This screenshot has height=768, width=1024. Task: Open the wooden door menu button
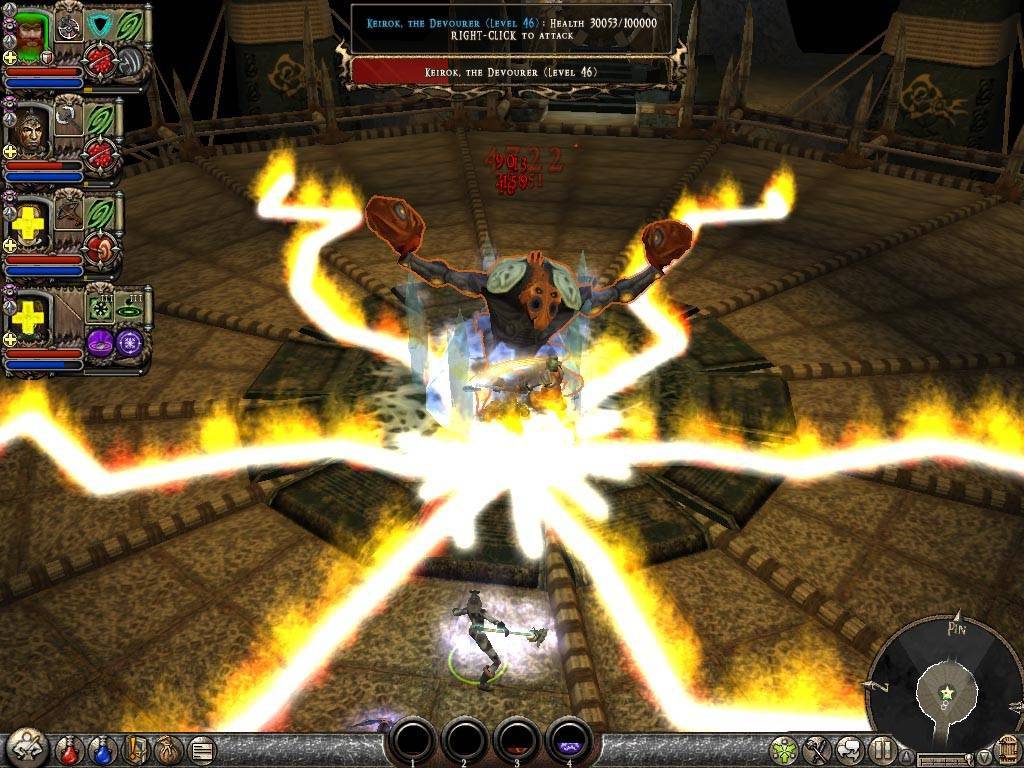(x=1007, y=749)
